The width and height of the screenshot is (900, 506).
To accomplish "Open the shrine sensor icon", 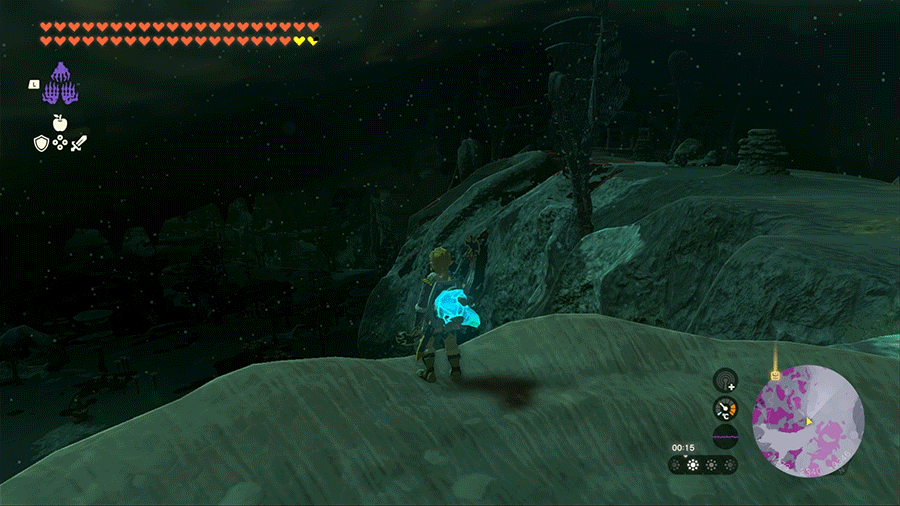I will [726, 381].
